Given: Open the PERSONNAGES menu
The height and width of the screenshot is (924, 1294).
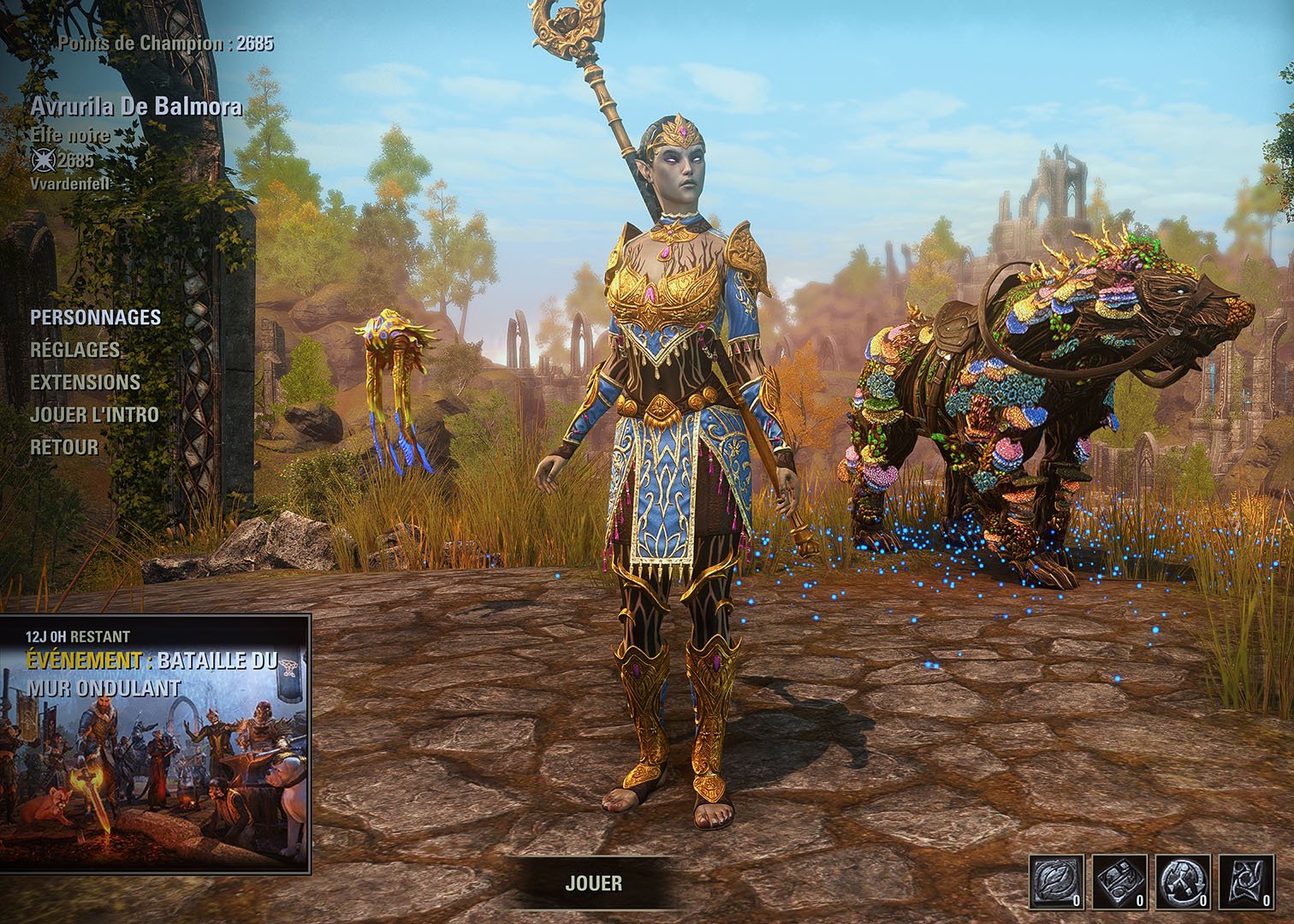Looking at the screenshot, I should (95, 317).
